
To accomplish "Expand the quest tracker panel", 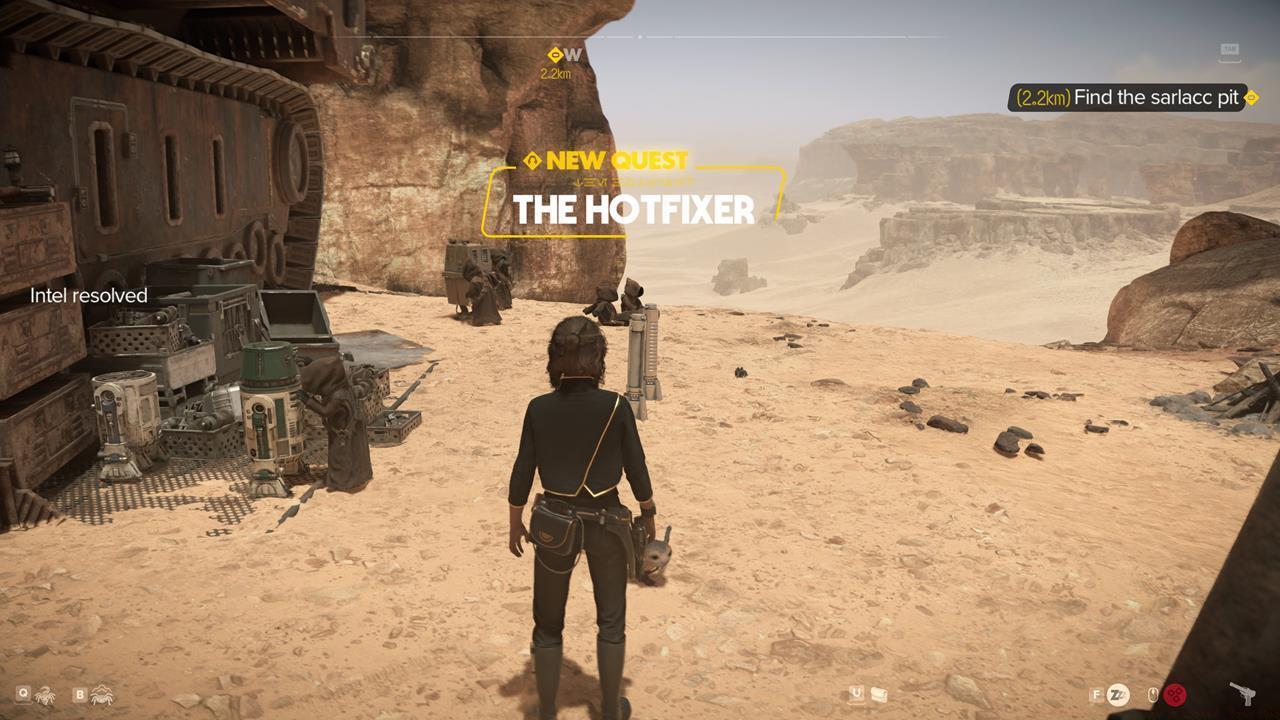I will coord(1130,97).
